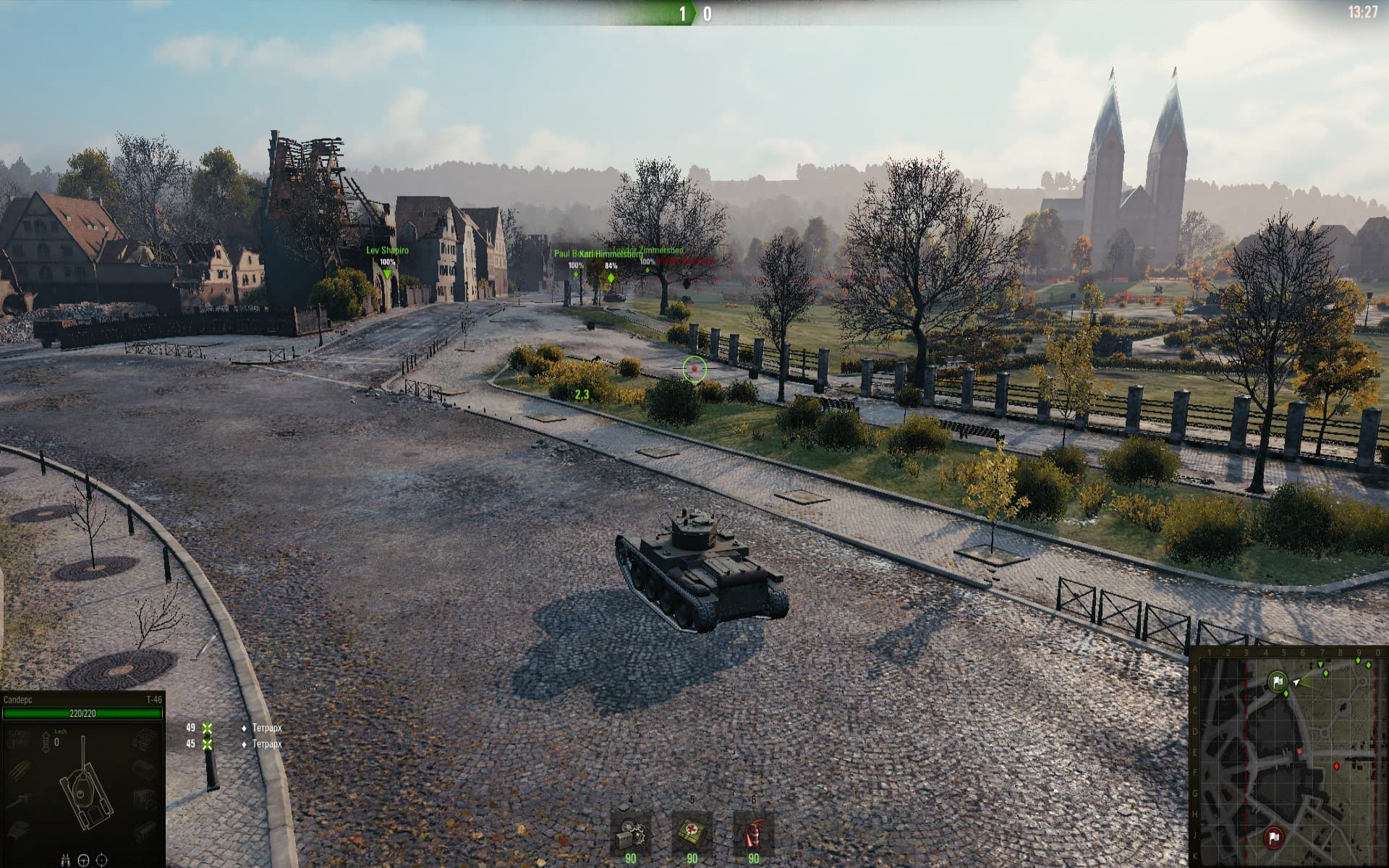Select ally marker Lev Shapiro

click(x=387, y=274)
